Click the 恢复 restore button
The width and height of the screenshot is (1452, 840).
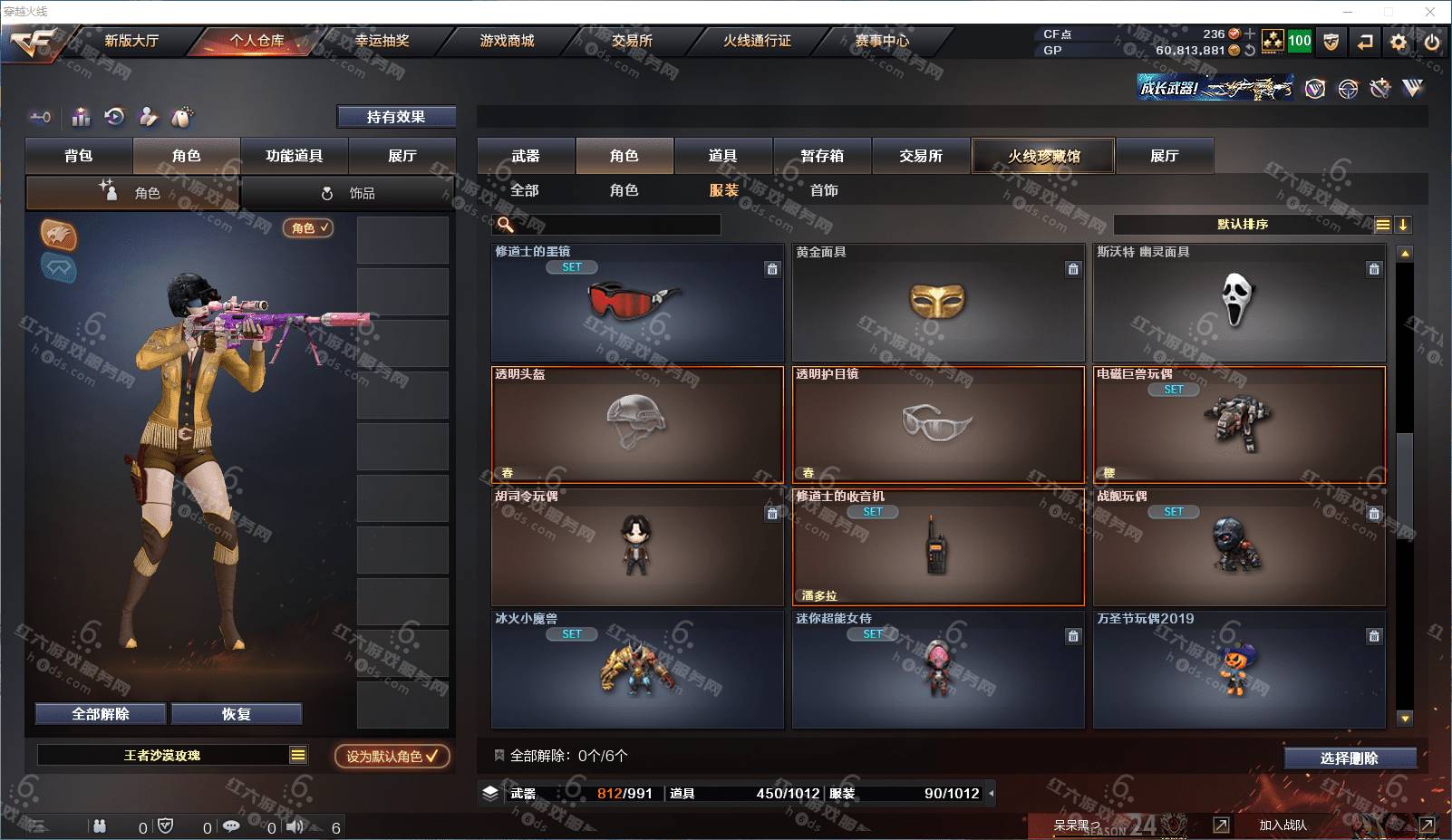click(x=237, y=714)
